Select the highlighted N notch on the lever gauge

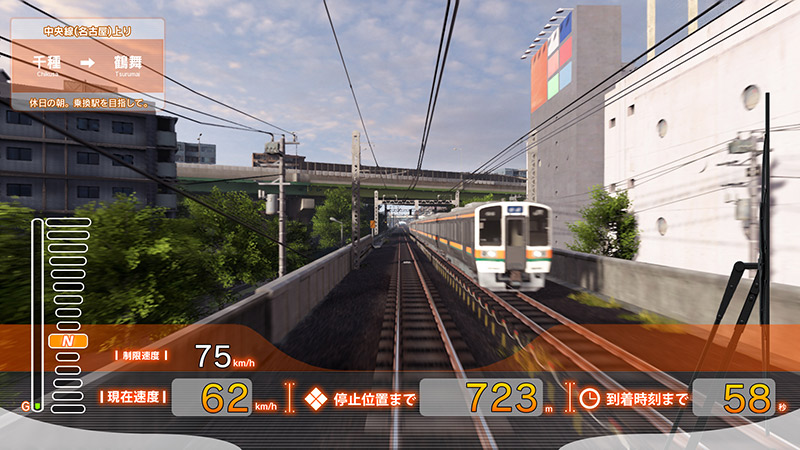[x=68, y=342]
